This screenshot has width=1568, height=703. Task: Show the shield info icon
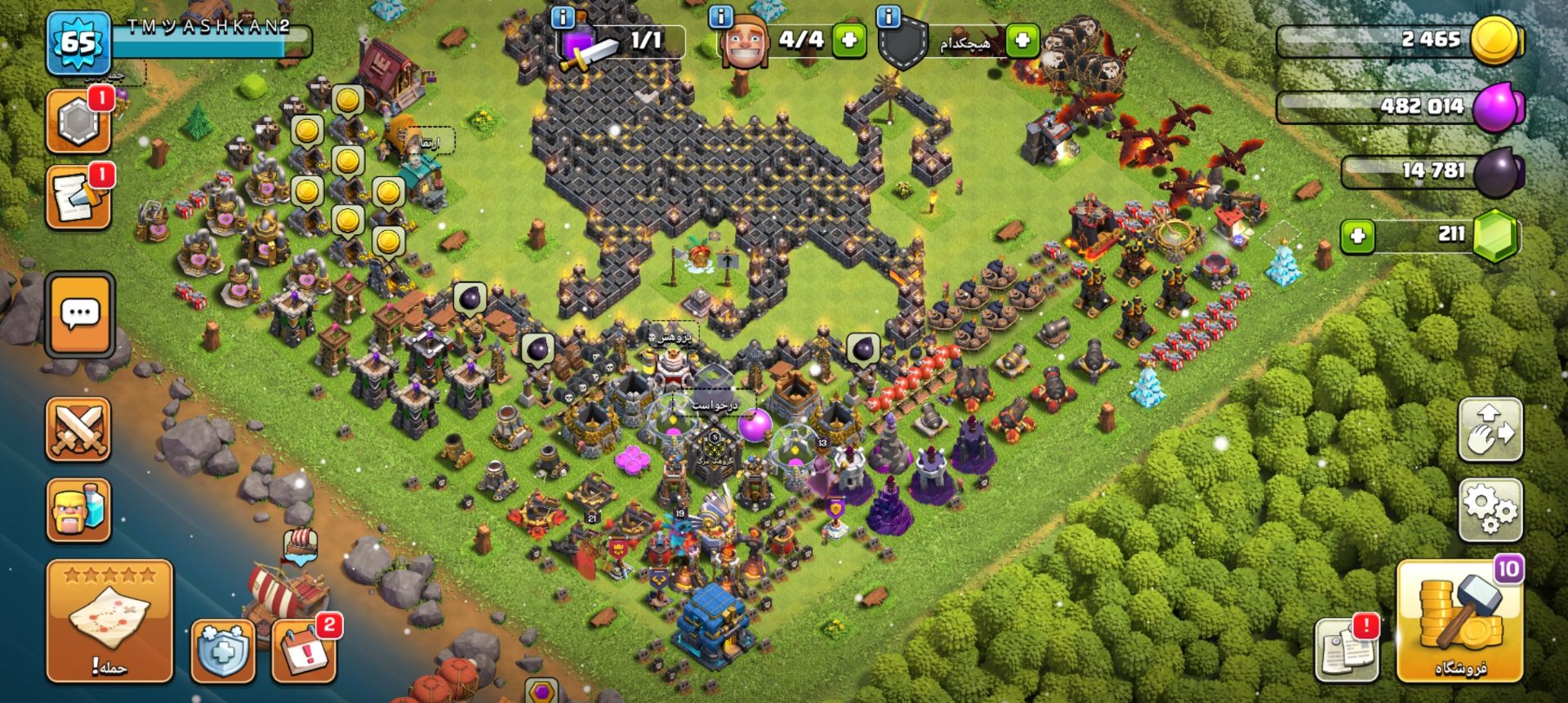pos(888,16)
